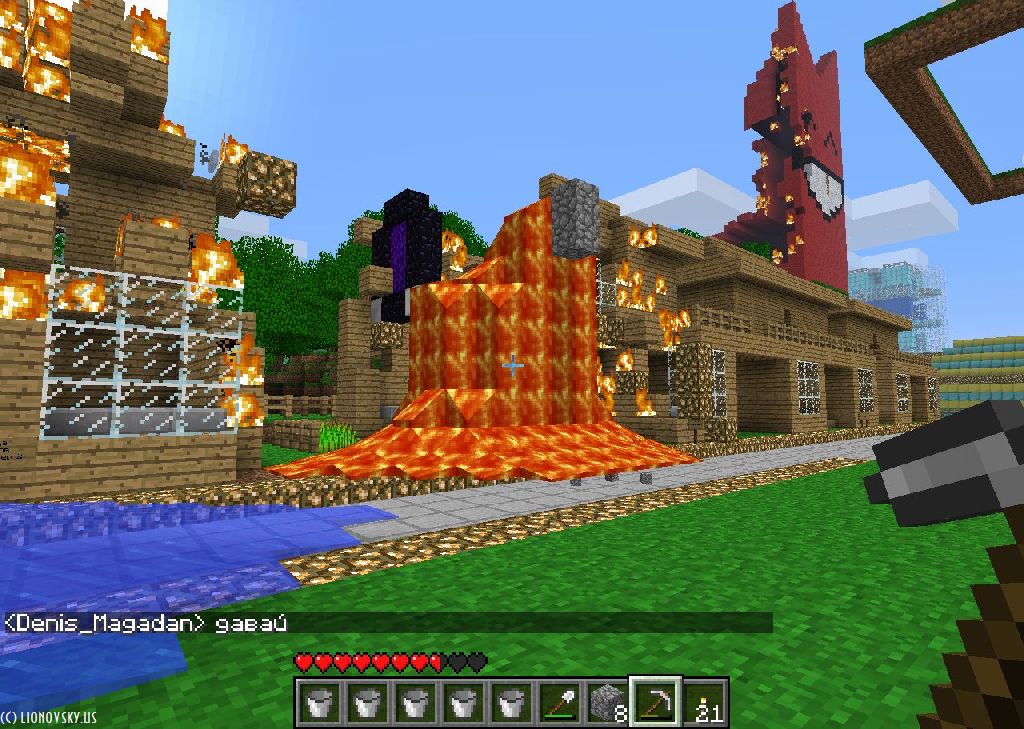Switch to the torch stack of 21
Image resolution: width=1024 pixels, height=729 pixels.
pos(705,703)
